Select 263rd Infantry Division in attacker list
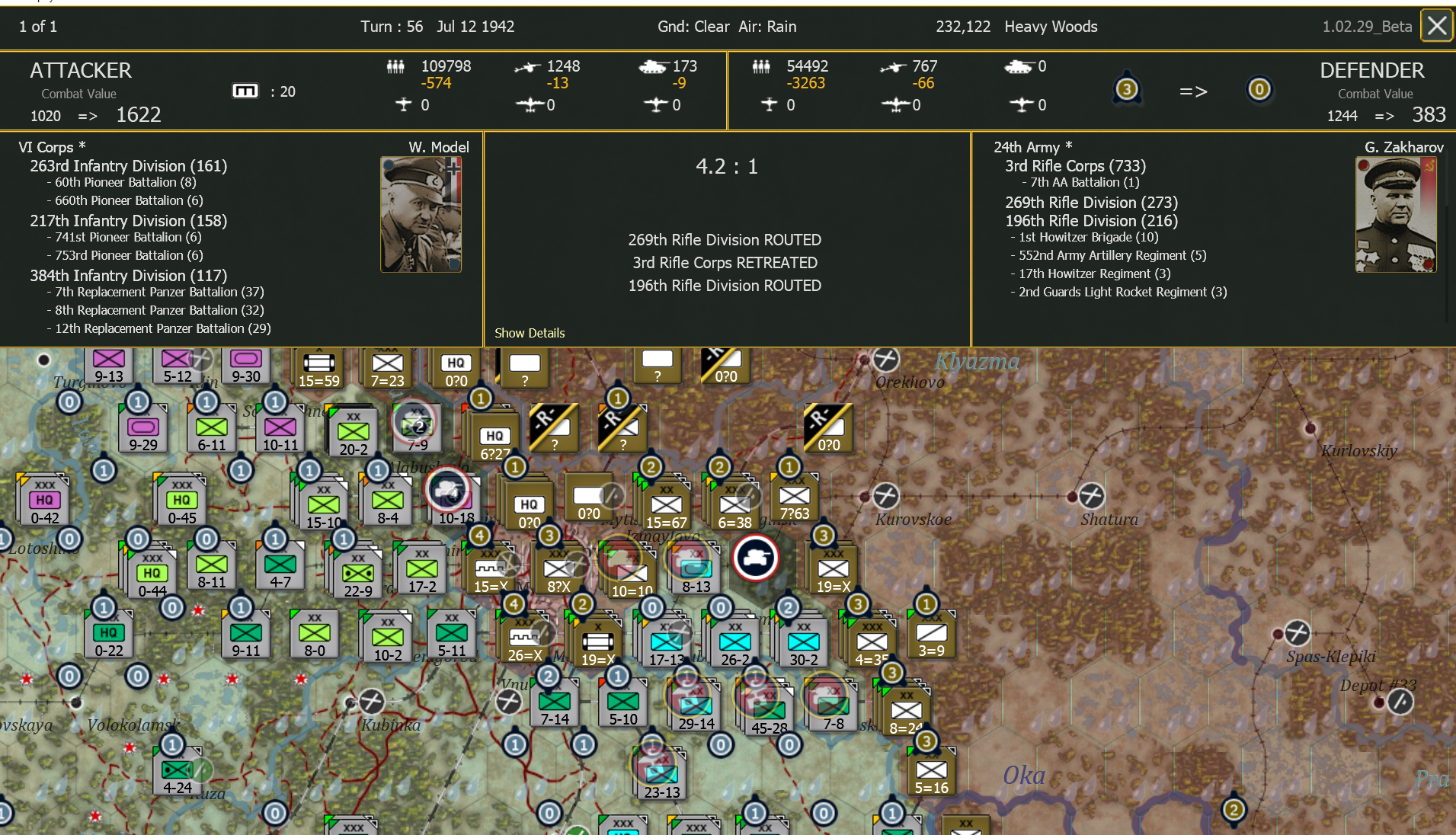Viewport: 1456px width, 835px height. click(x=128, y=165)
